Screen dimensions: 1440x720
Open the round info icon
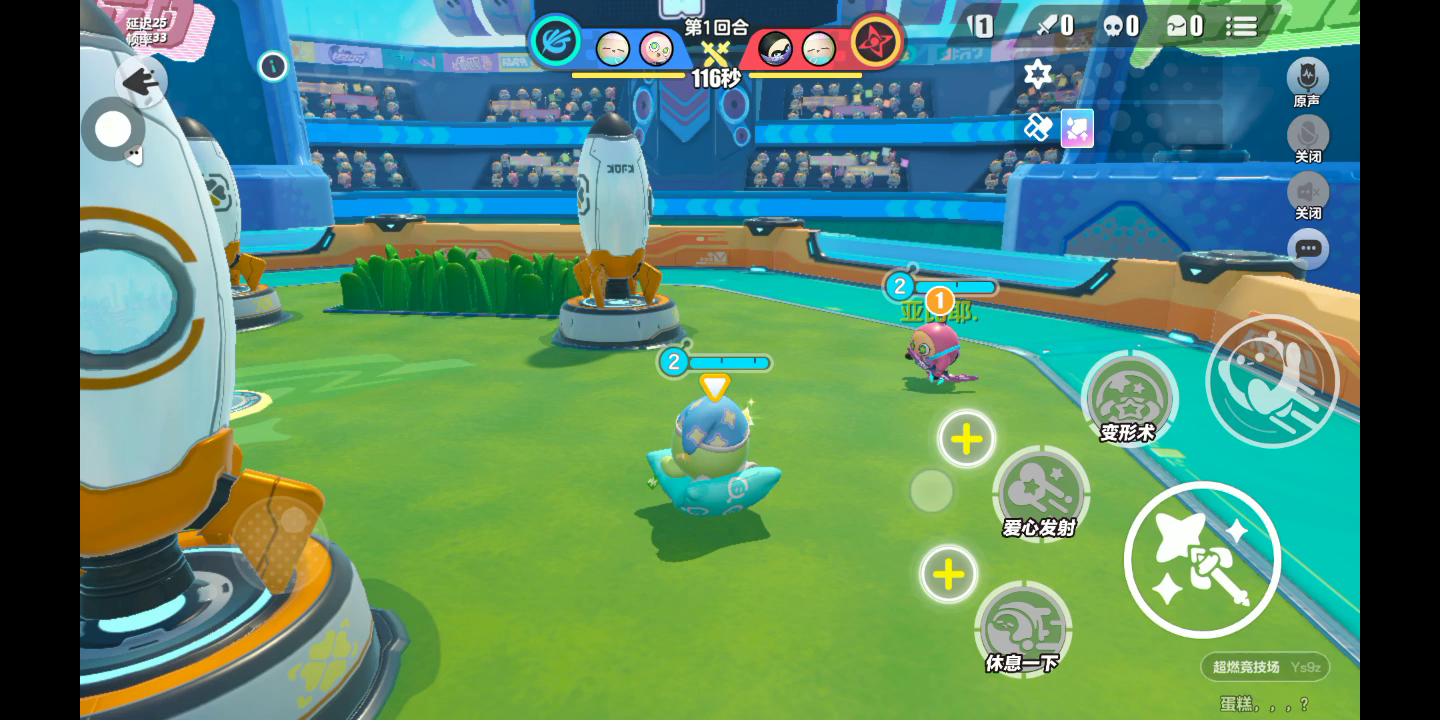pyautogui.click(x=273, y=67)
